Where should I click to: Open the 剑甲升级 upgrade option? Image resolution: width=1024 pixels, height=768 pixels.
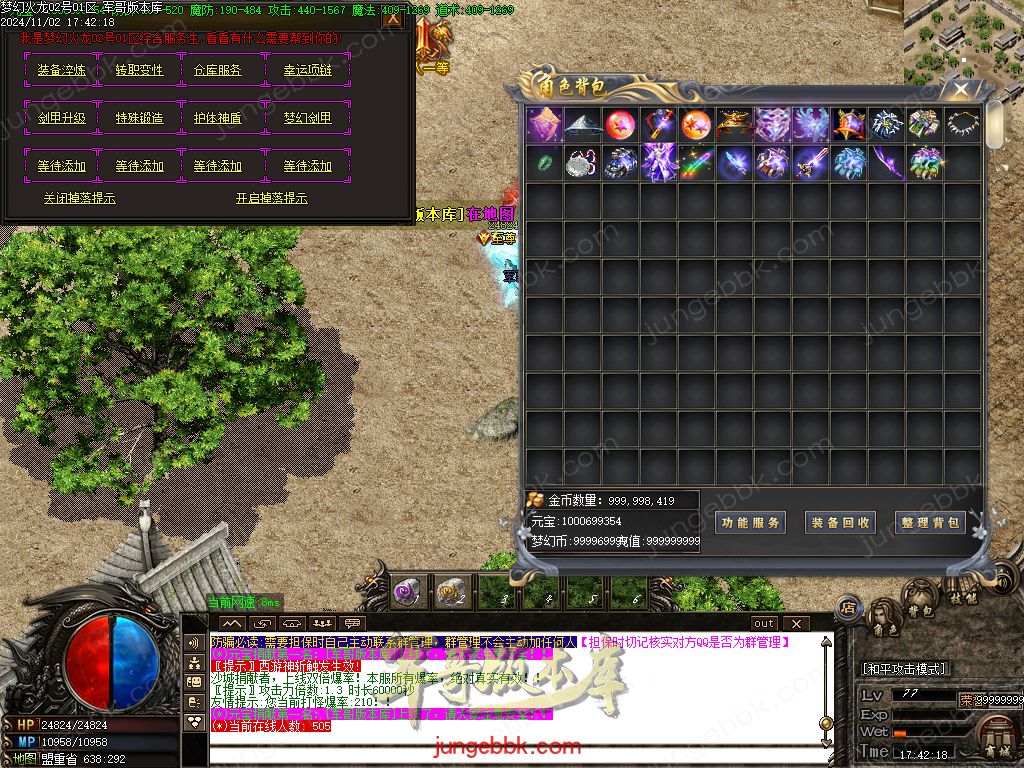(62, 118)
